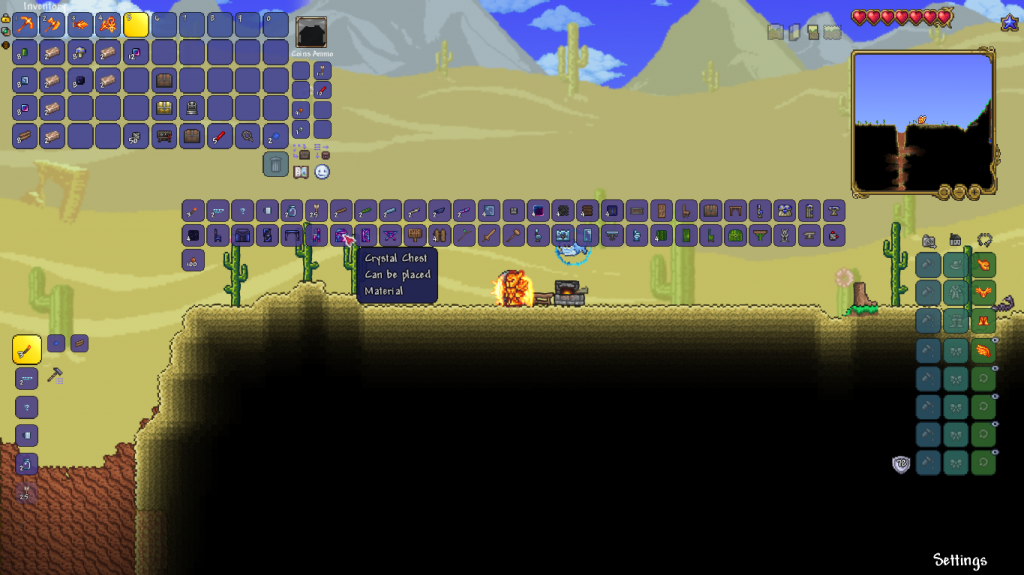
Task: Click the trash can slot
Action: click(x=276, y=164)
